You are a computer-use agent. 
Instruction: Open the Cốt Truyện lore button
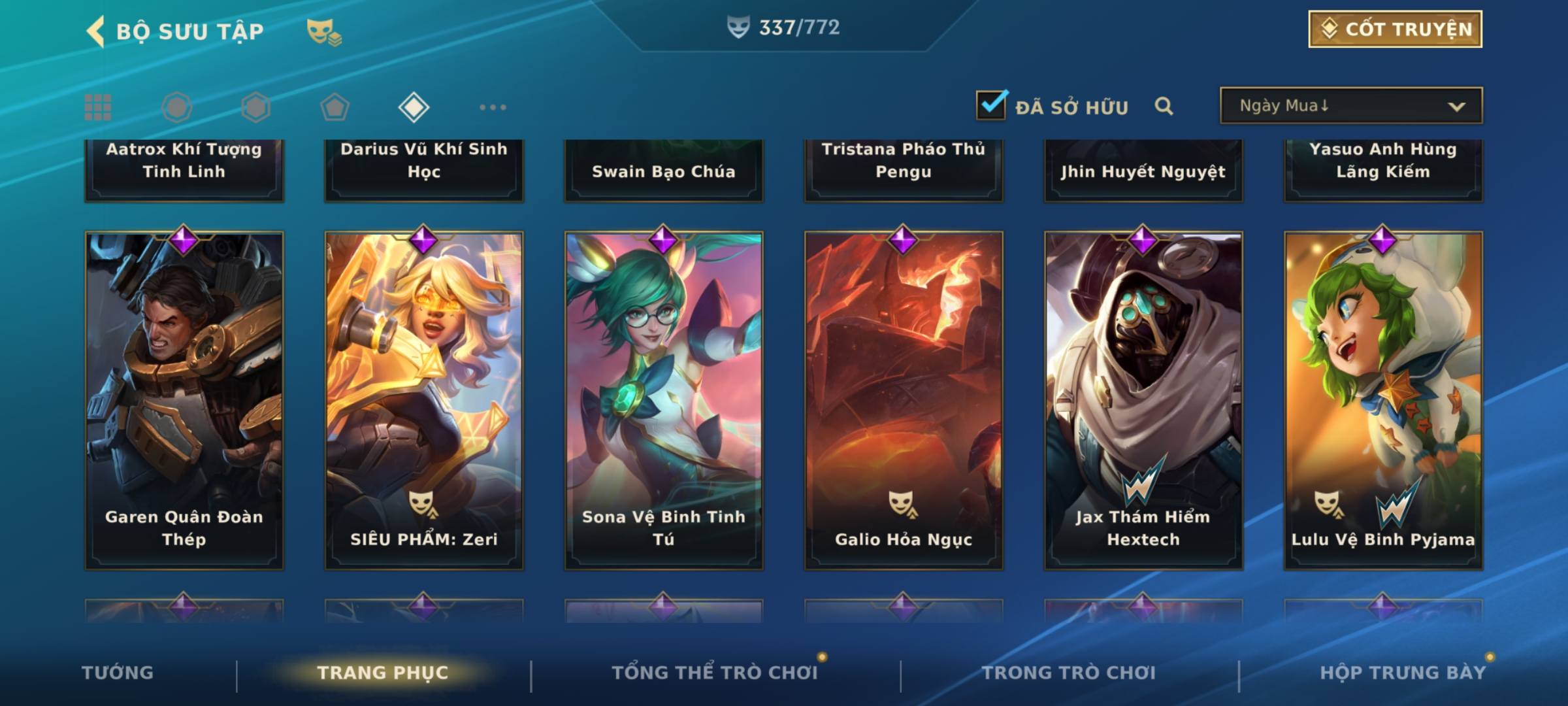(1395, 29)
